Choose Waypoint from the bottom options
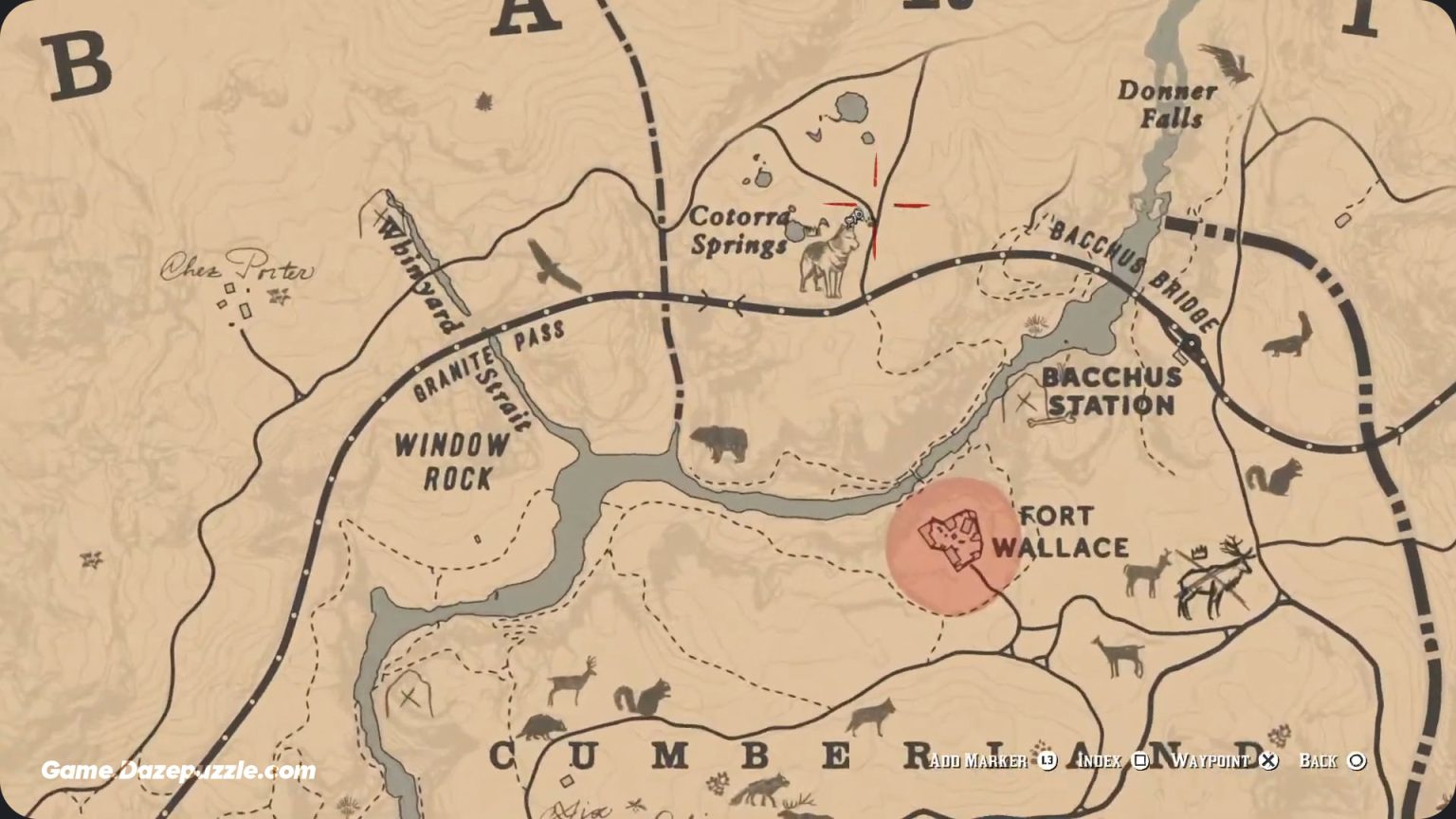The height and width of the screenshot is (819, 1456). [1214, 760]
